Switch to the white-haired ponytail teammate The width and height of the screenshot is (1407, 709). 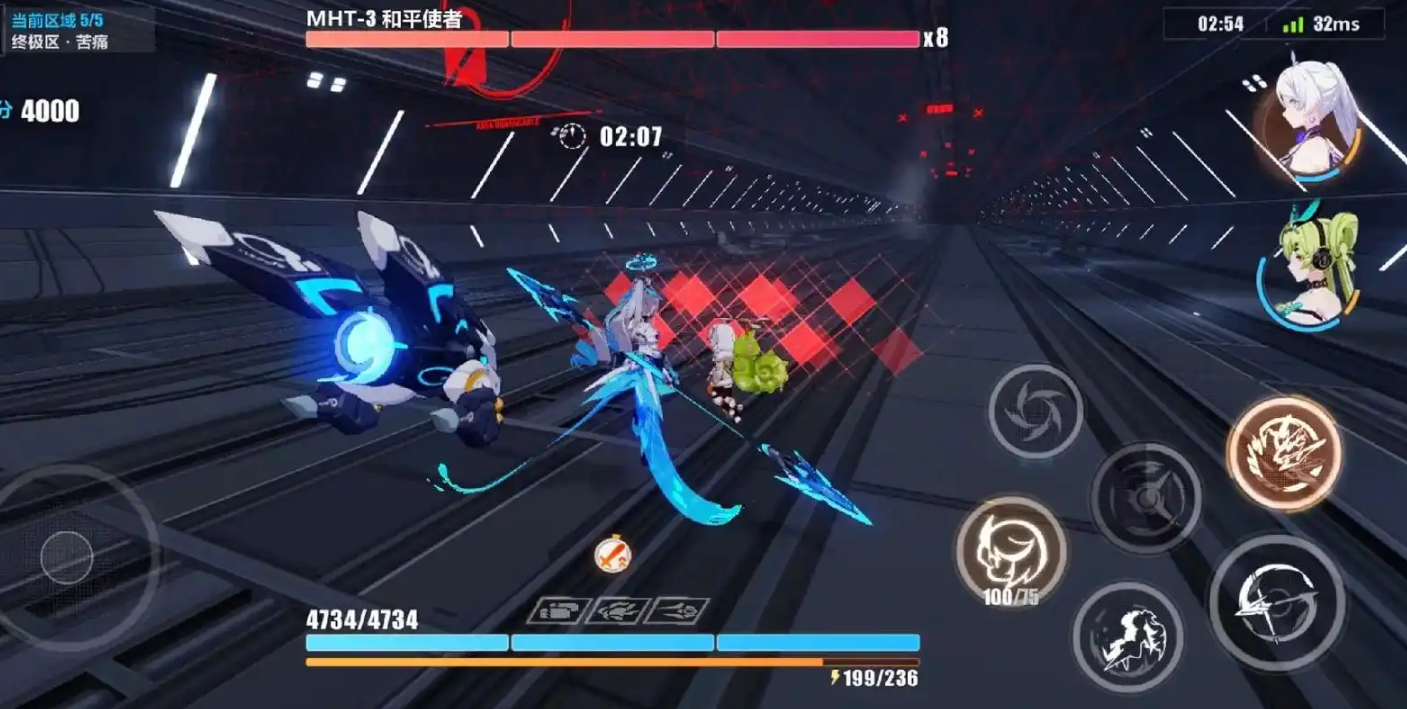[x=1311, y=118]
